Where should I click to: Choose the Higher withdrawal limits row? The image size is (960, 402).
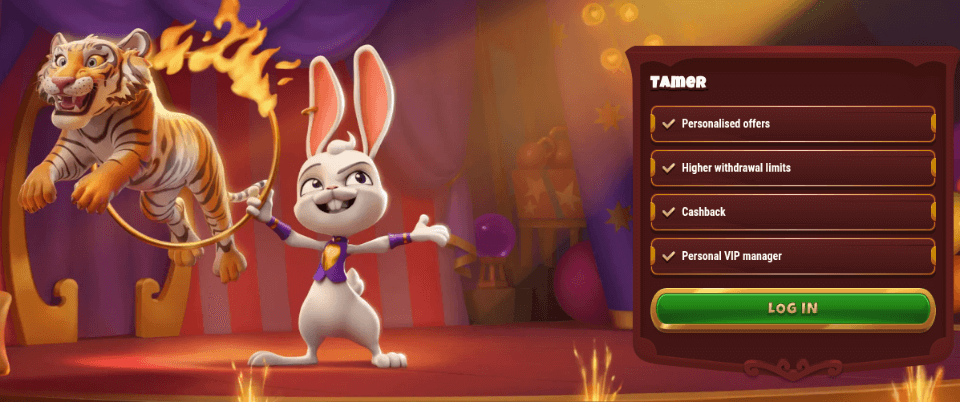pyautogui.click(x=792, y=168)
